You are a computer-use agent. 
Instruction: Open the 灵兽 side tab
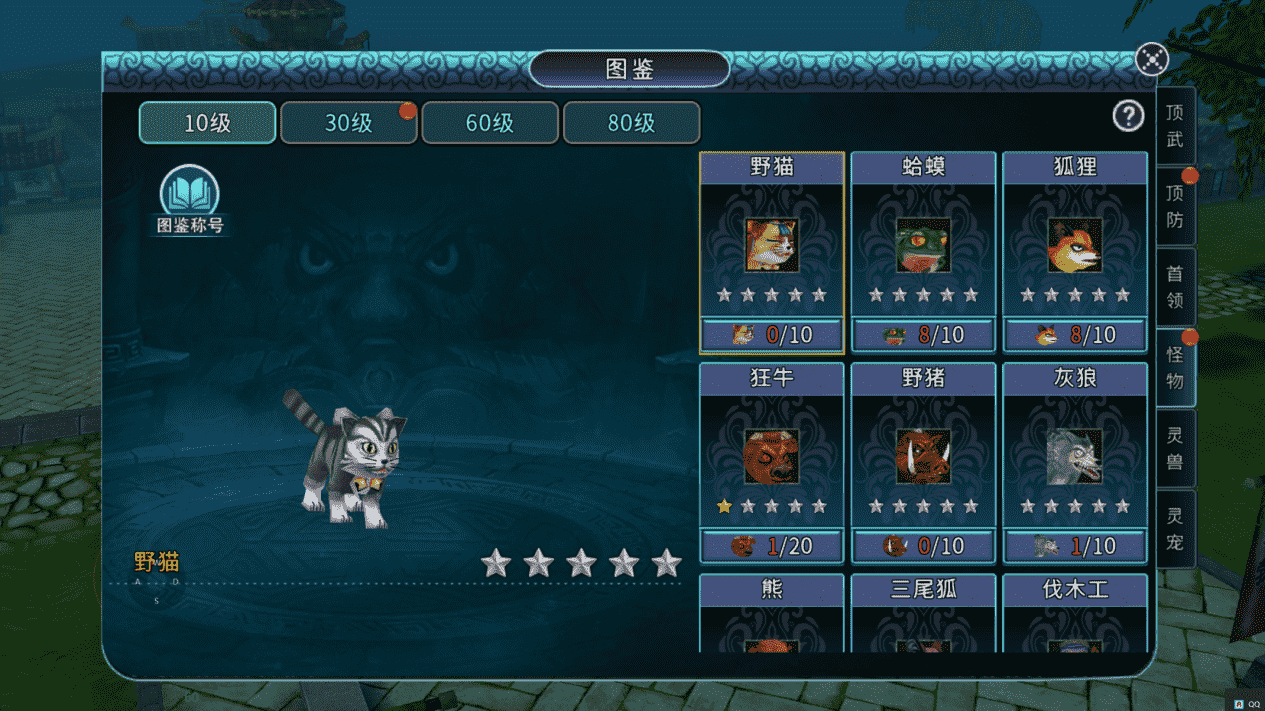click(x=1175, y=449)
